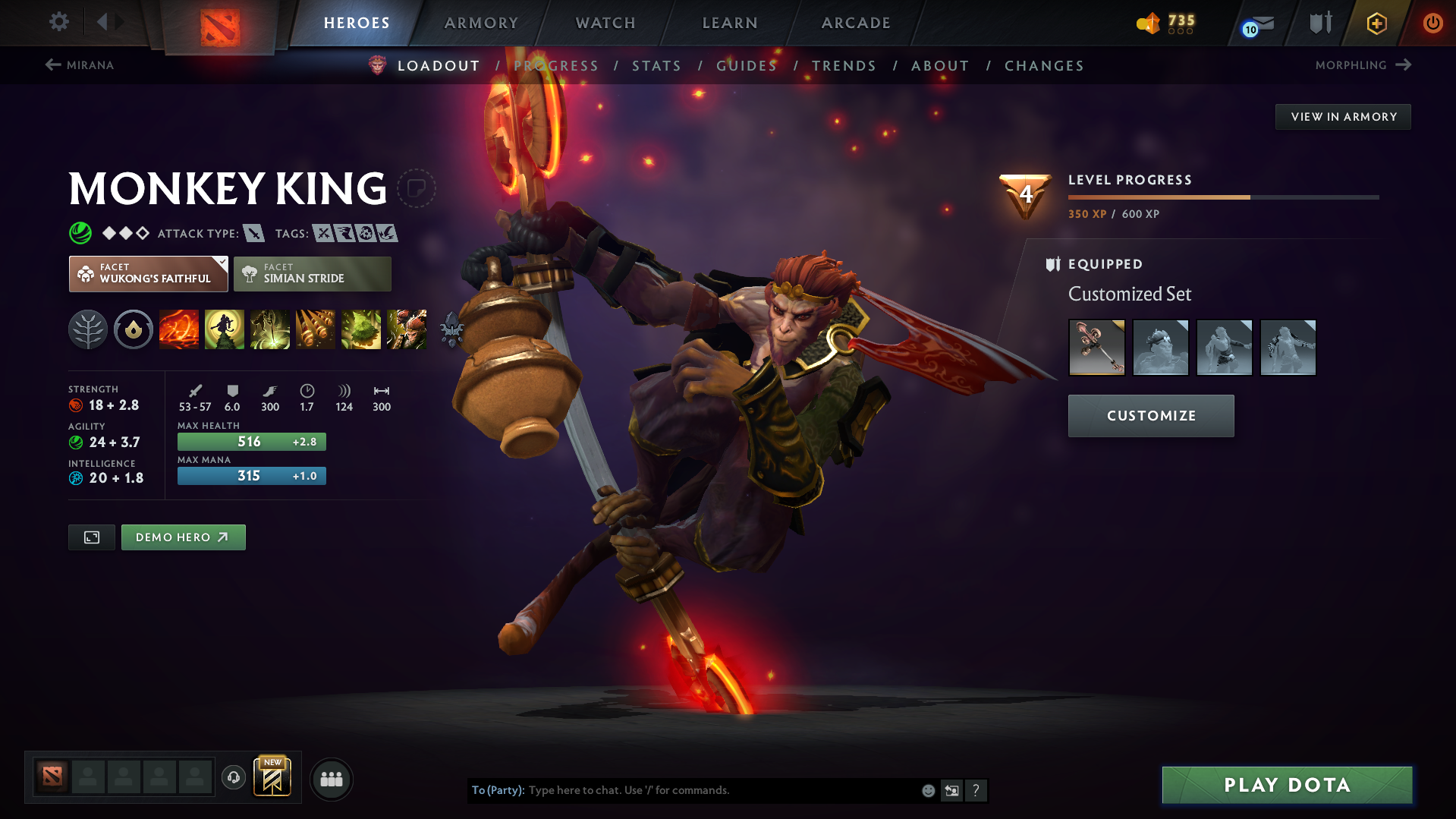Image resolution: width=1456 pixels, height=819 pixels.
Task: Open the settings gear
Action: (x=59, y=22)
